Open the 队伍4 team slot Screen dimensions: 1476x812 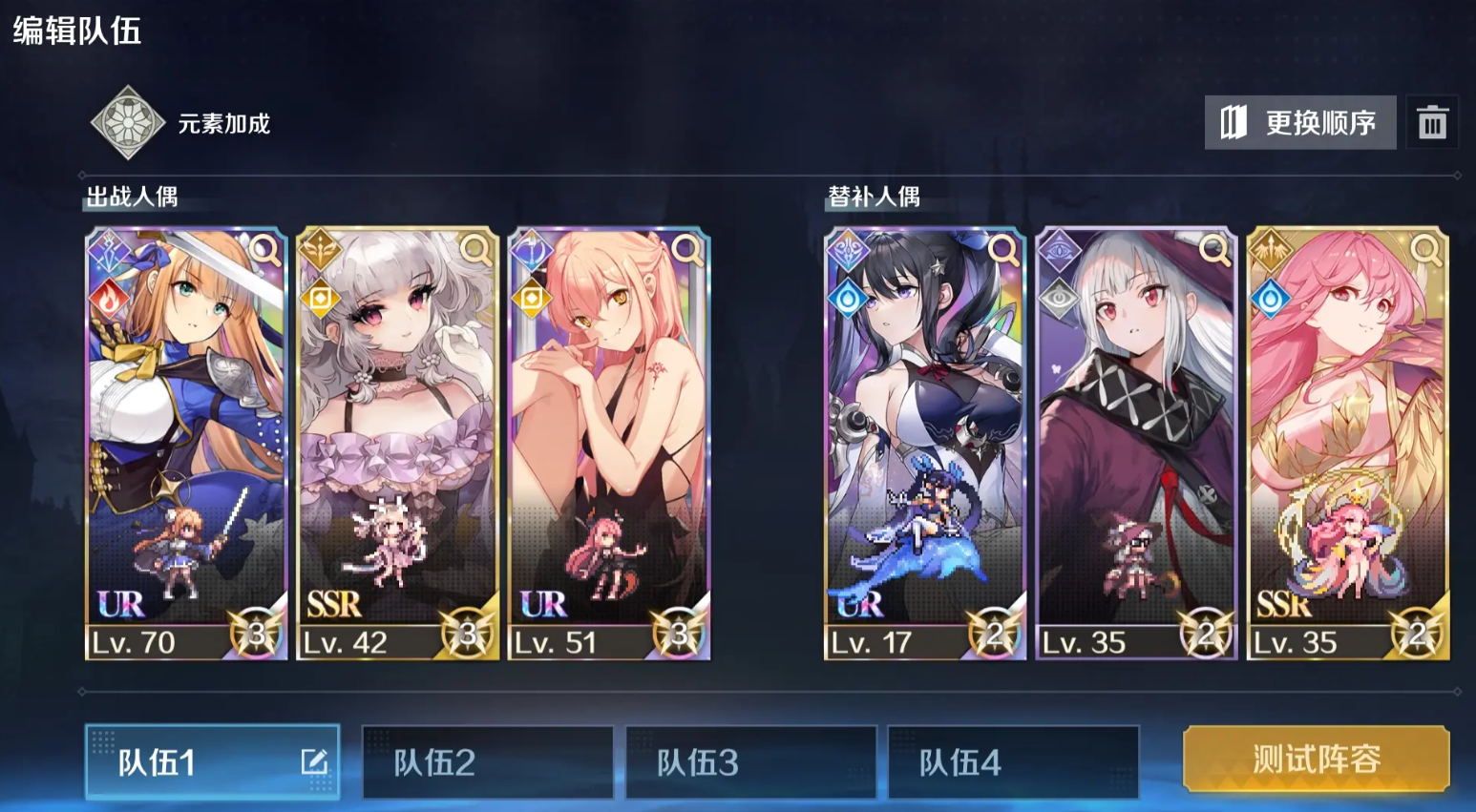(x=1014, y=761)
